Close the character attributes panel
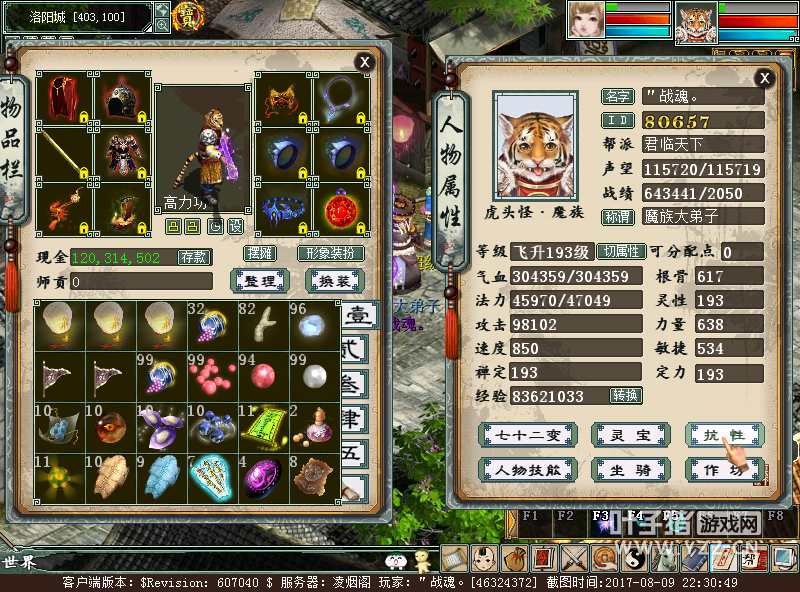 (x=765, y=78)
